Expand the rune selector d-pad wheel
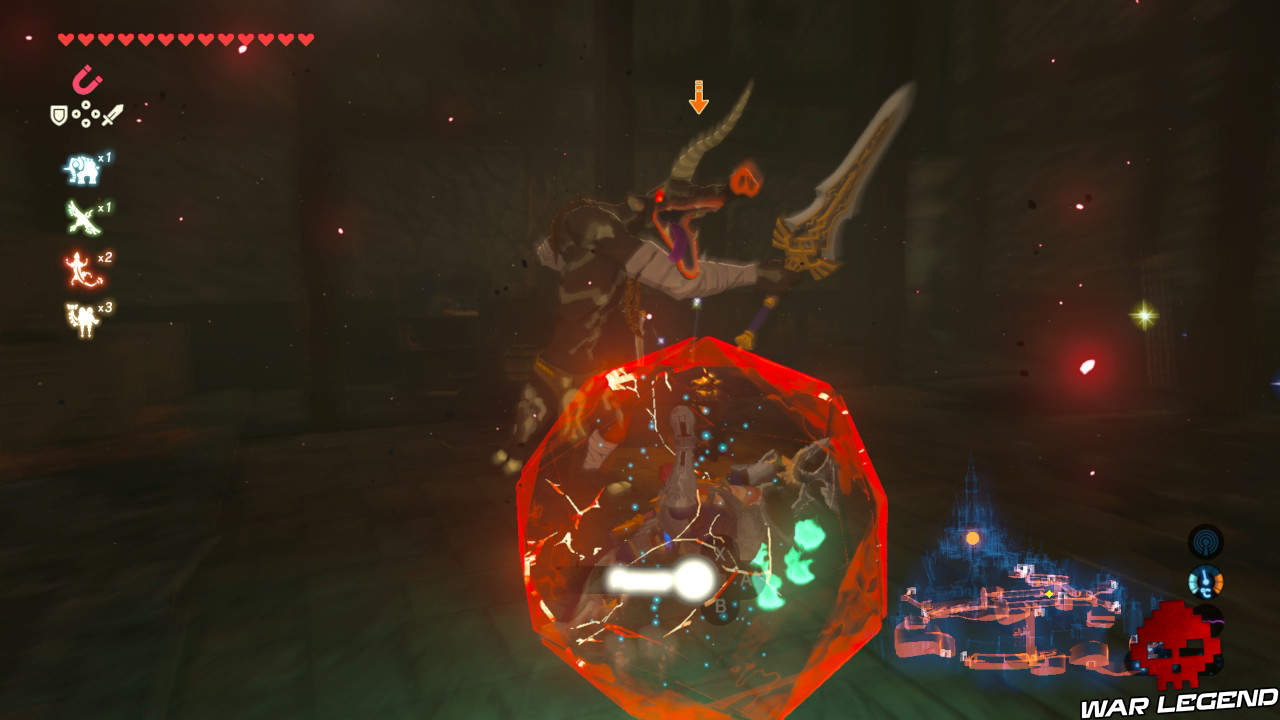Viewport: 1280px width, 720px height. click(x=86, y=115)
